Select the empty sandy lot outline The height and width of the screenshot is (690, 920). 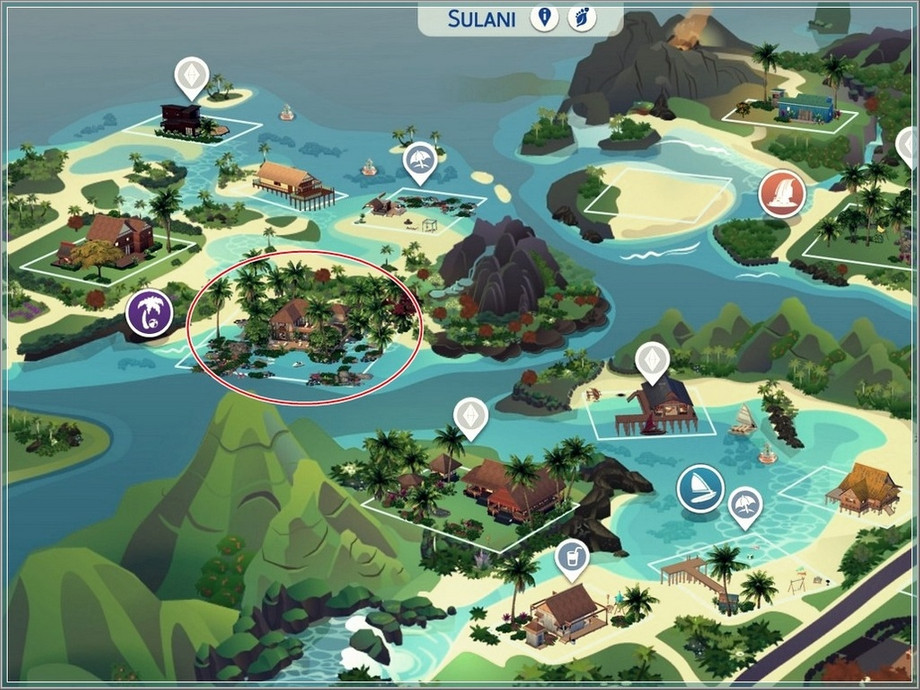pos(659,198)
